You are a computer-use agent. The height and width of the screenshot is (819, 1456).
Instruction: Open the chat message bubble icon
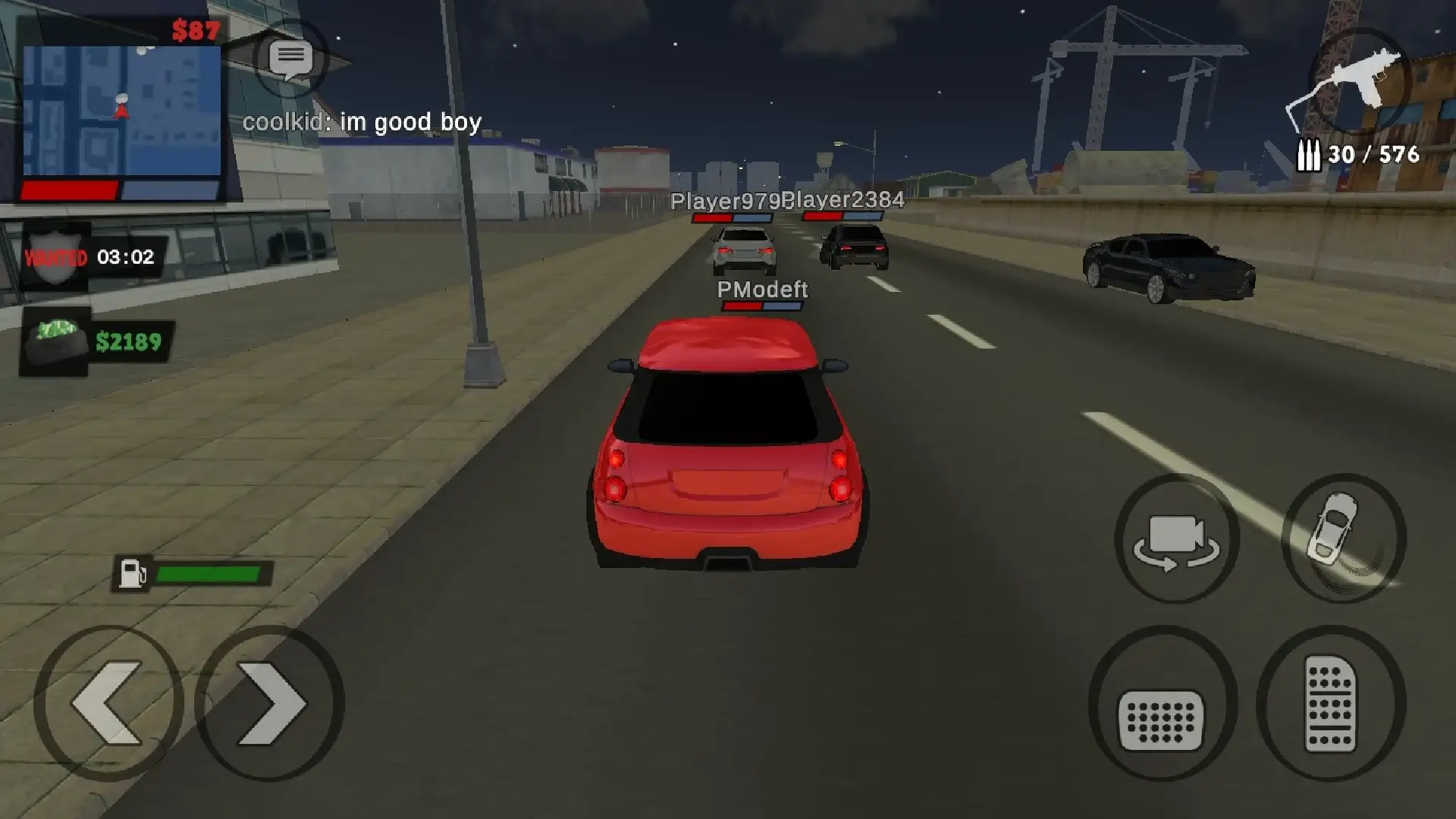pyautogui.click(x=292, y=59)
